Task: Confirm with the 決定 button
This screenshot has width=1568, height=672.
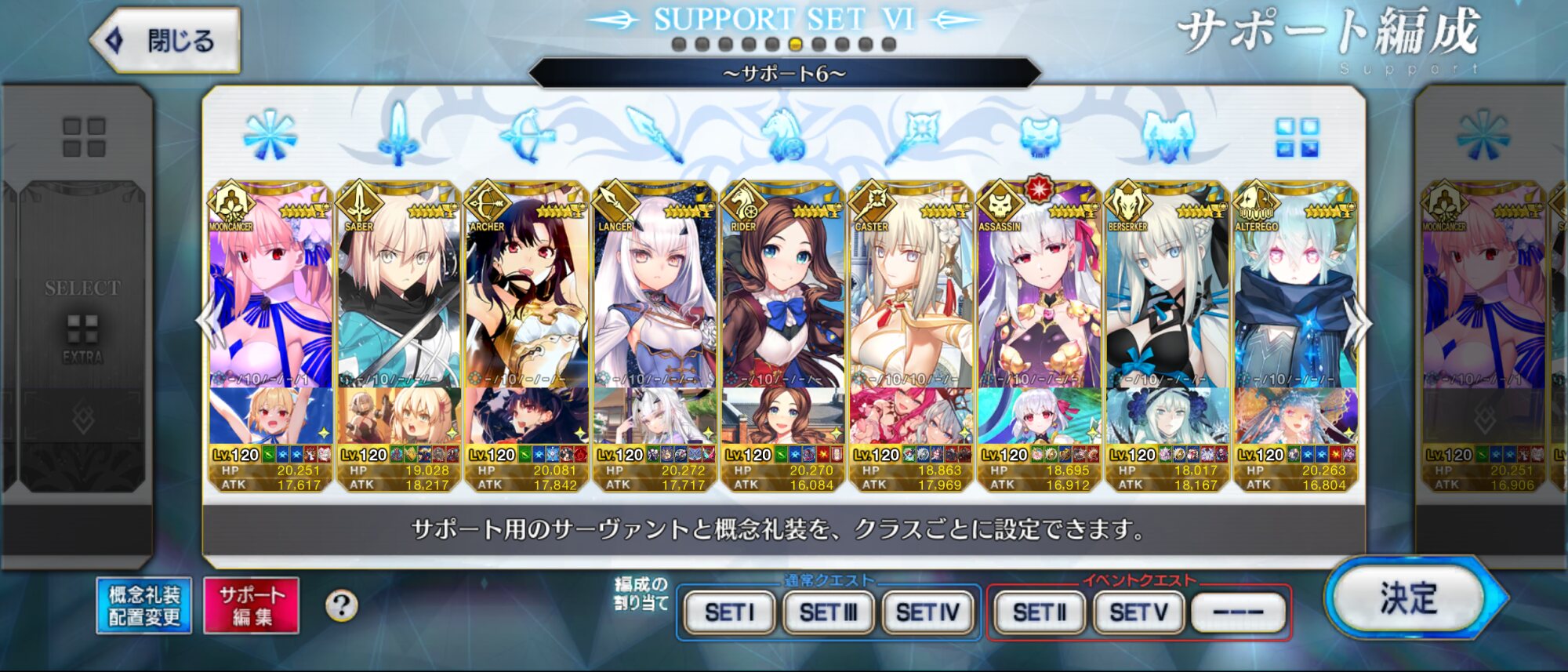Action: tap(1408, 599)
